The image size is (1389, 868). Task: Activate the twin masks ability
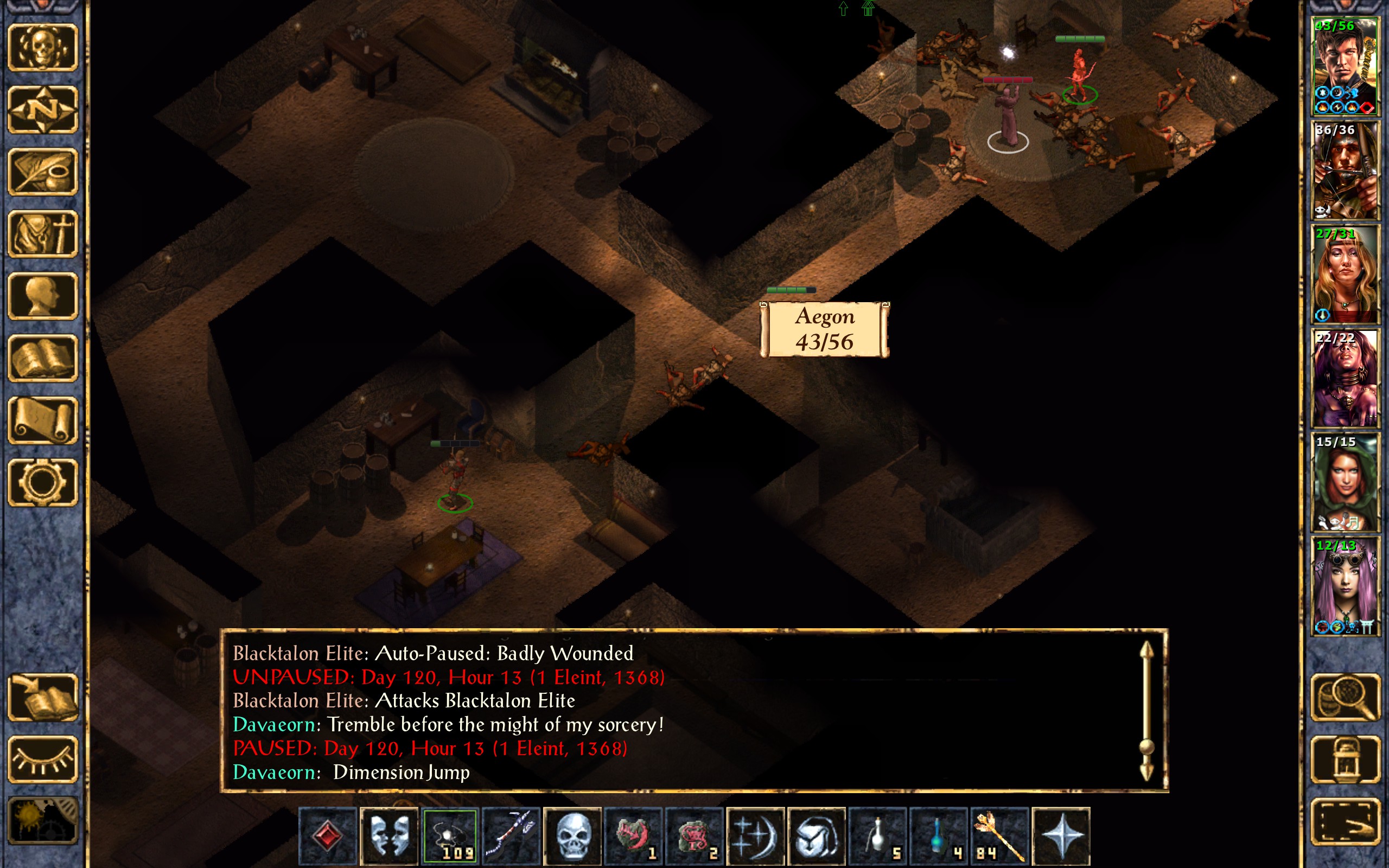coord(389,835)
